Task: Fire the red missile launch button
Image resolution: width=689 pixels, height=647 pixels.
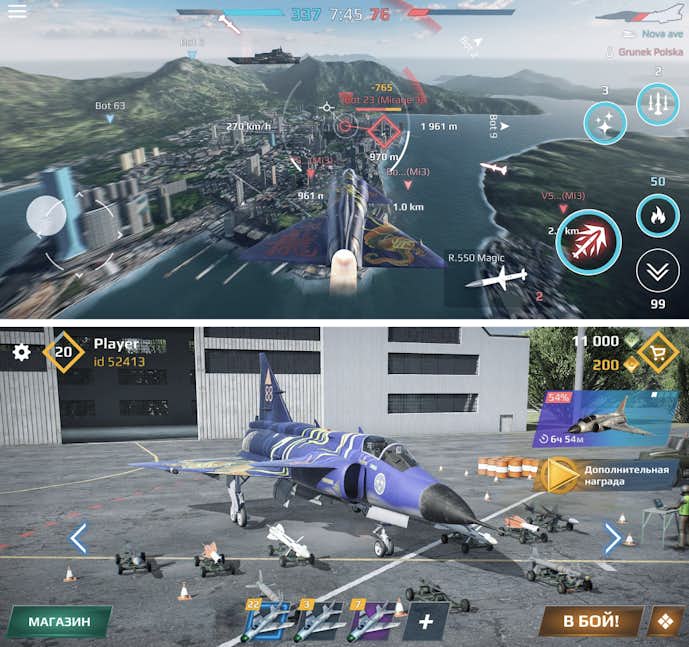Action: point(589,241)
